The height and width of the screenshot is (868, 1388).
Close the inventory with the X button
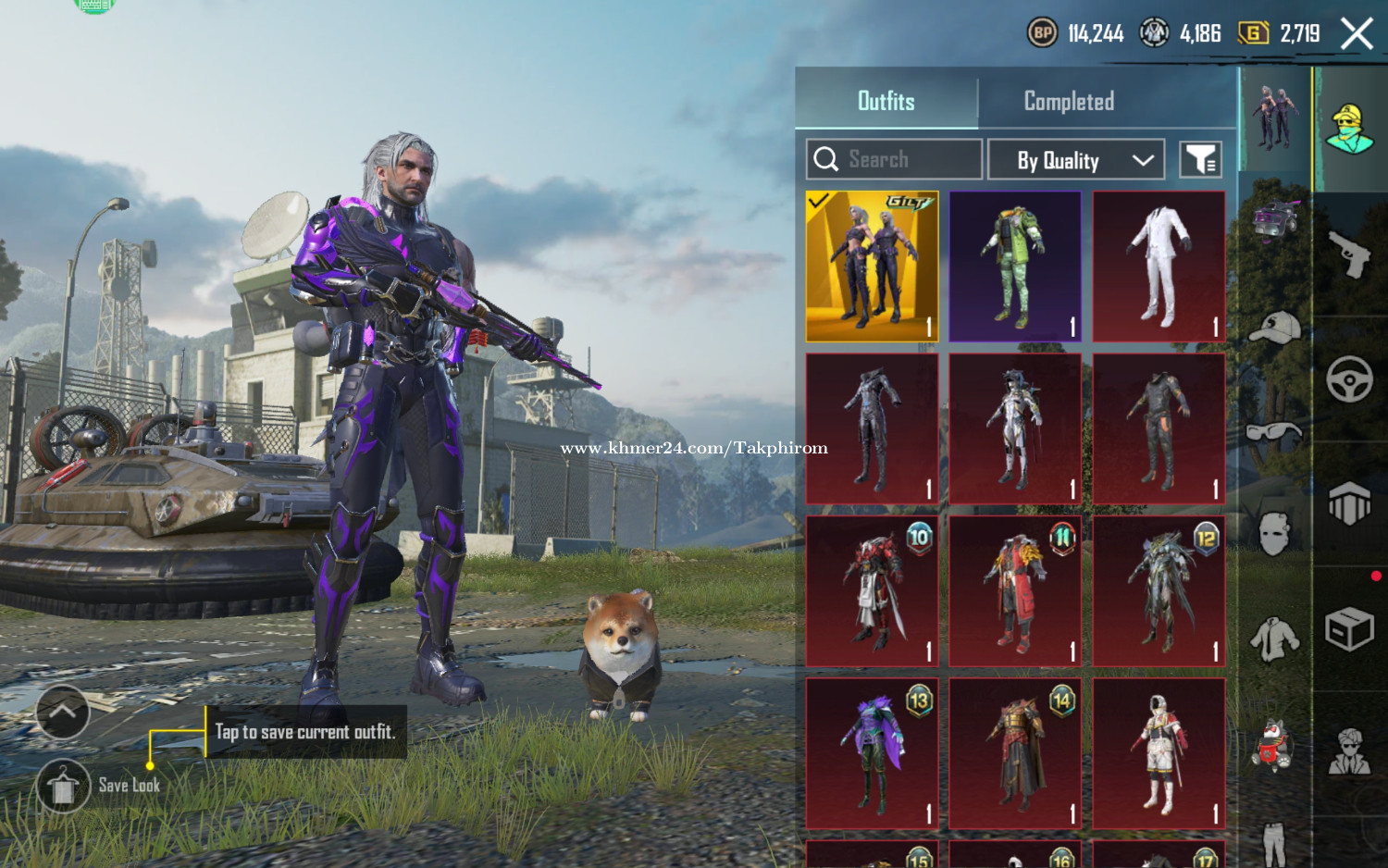pos(1357,34)
